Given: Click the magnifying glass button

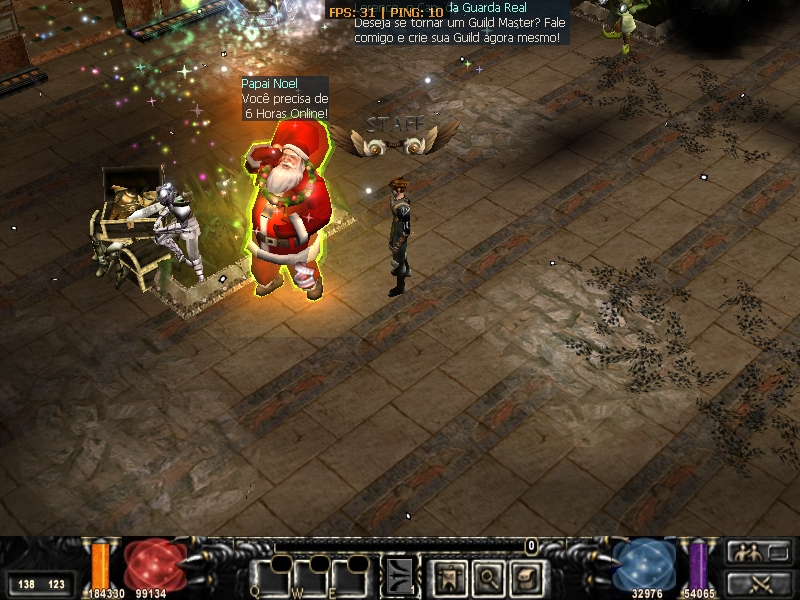Looking at the screenshot, I should click(486, 575).
